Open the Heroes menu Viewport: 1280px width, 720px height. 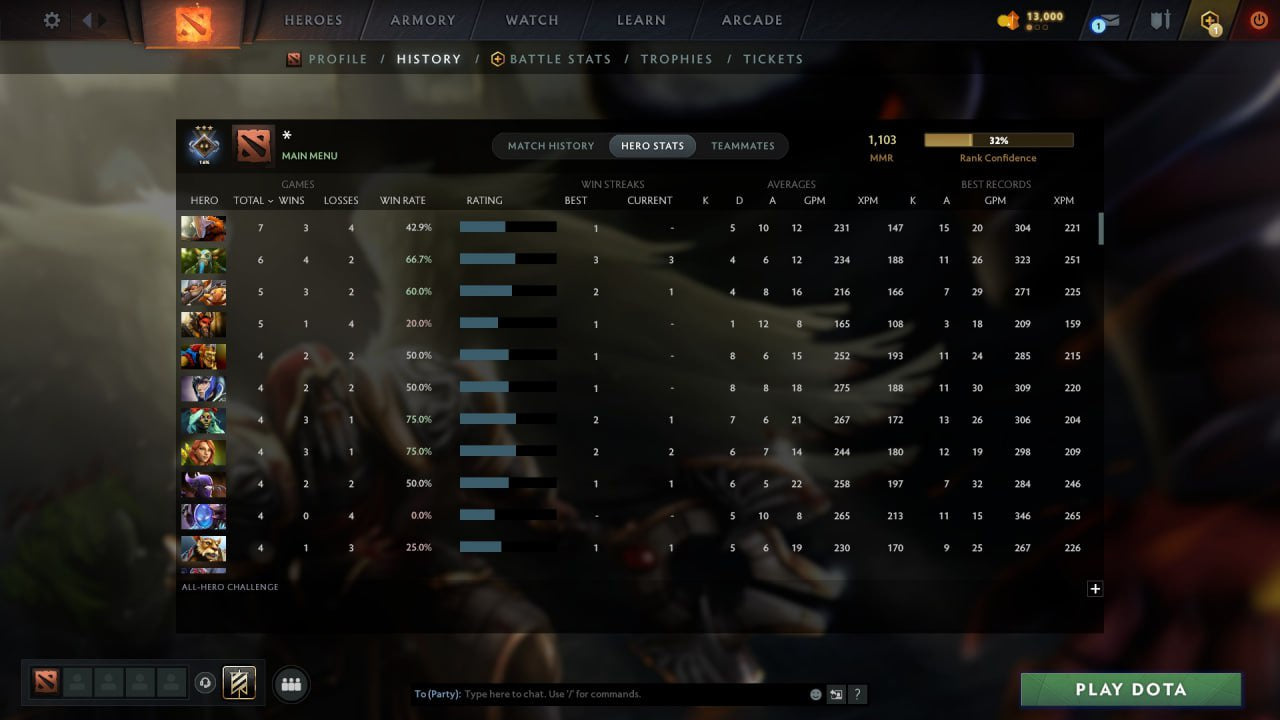(313, 20)
